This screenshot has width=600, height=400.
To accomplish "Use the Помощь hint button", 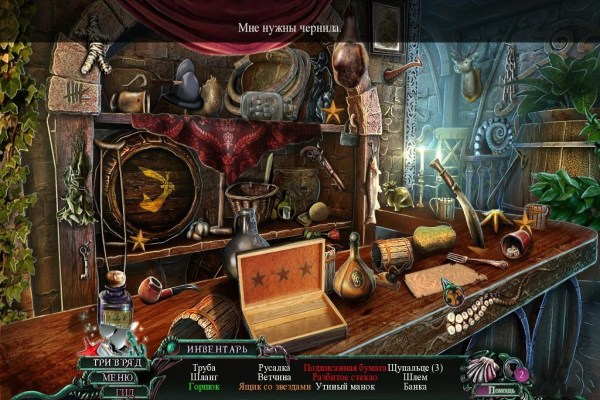I will coord(495,390).
